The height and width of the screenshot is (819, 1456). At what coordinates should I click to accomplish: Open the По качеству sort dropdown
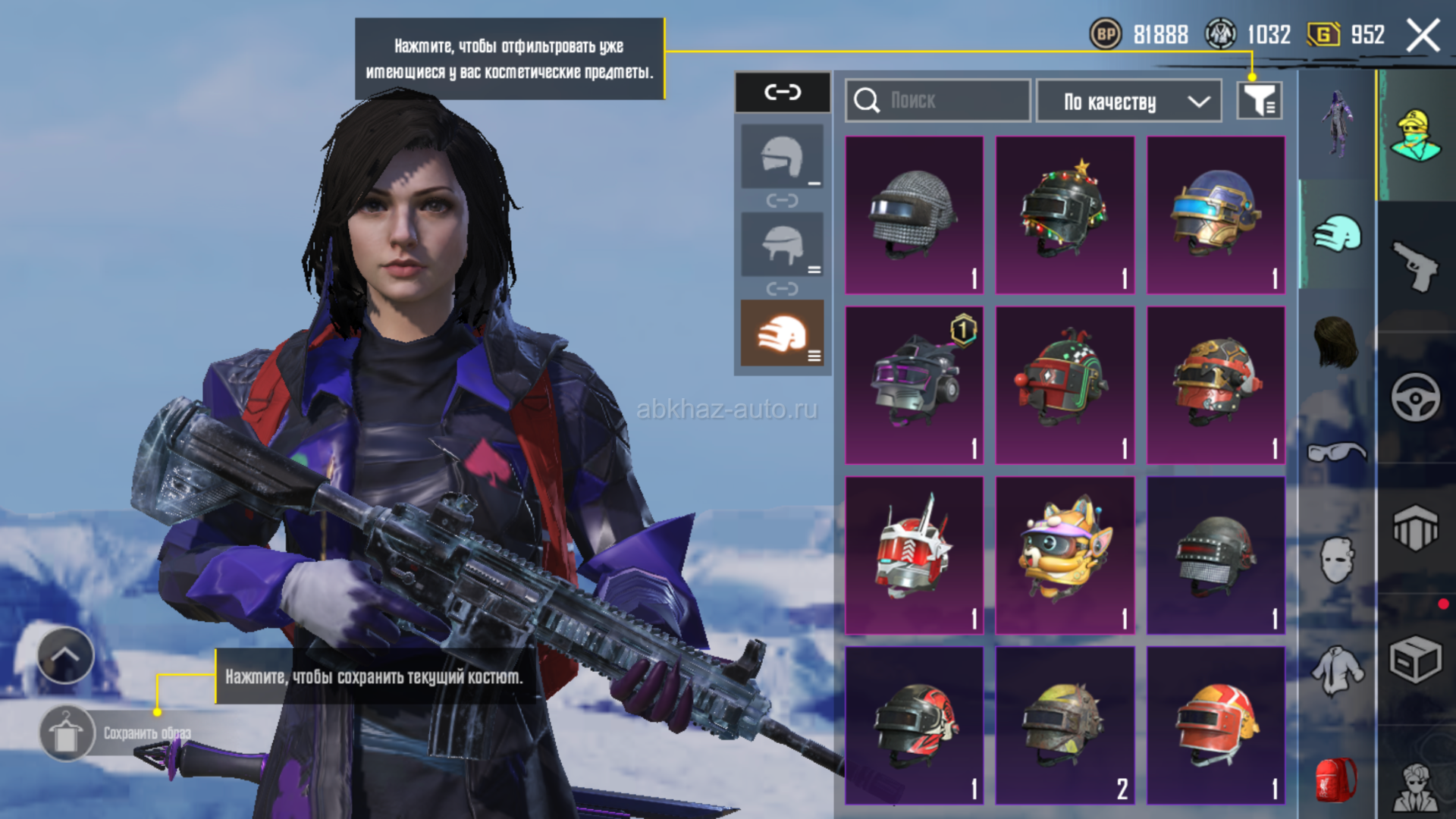tap(1128, 101)
